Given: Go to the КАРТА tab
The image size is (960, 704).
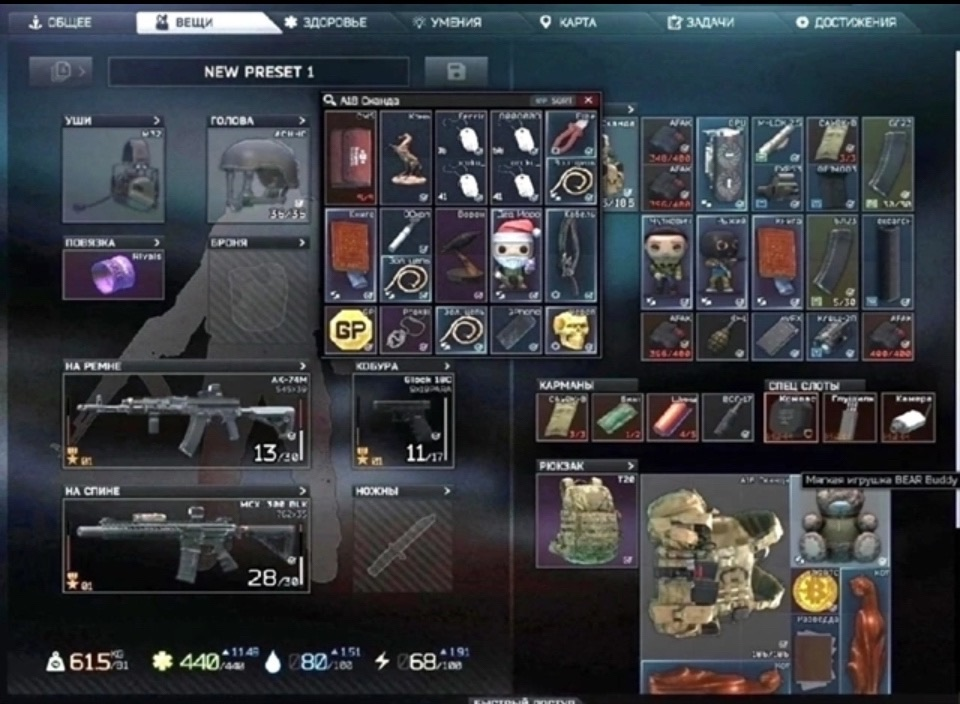Looking at the screenshot, I should (567, 22).
